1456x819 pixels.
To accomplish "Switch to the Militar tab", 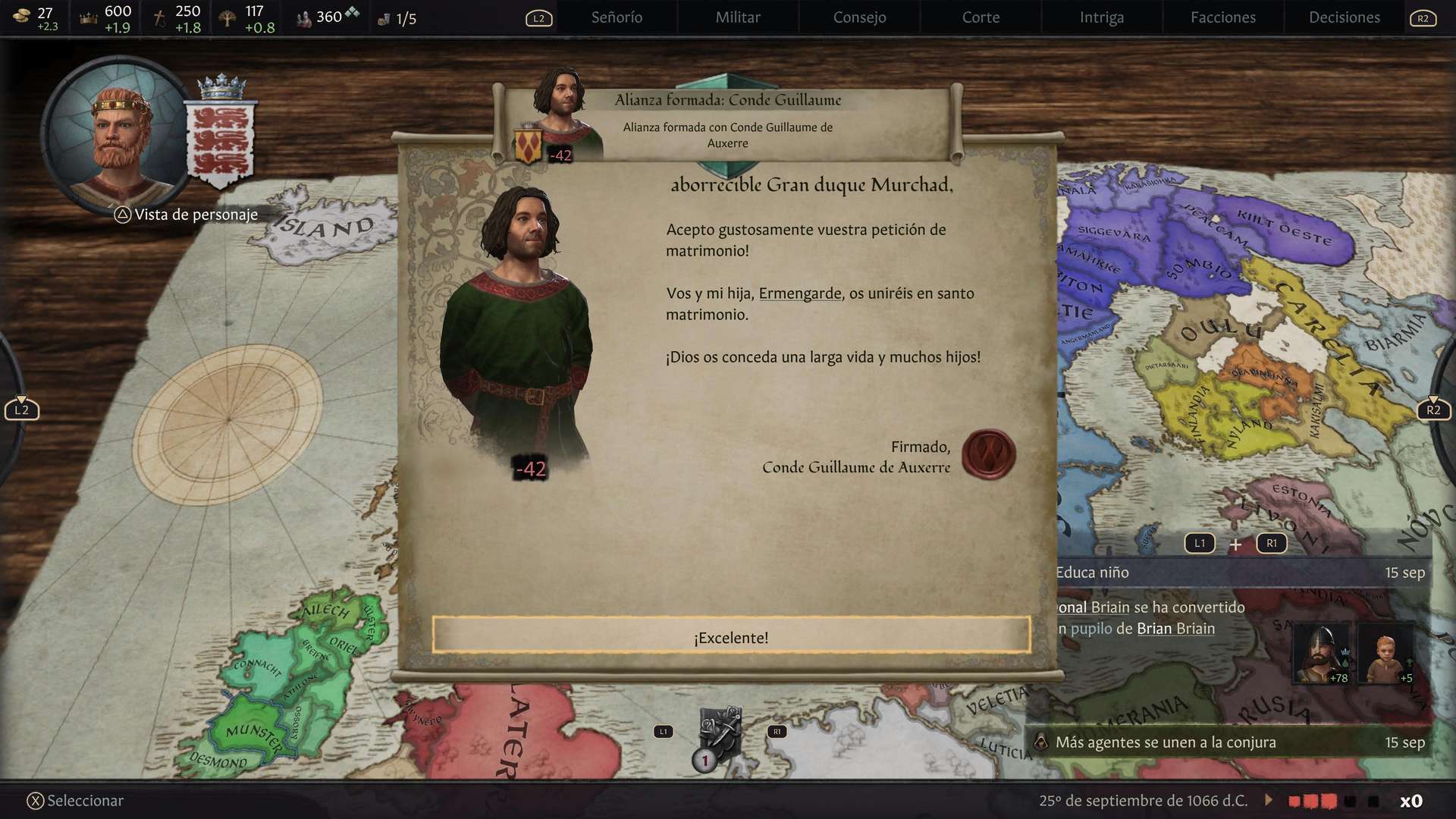I will [x=738, y=17].
